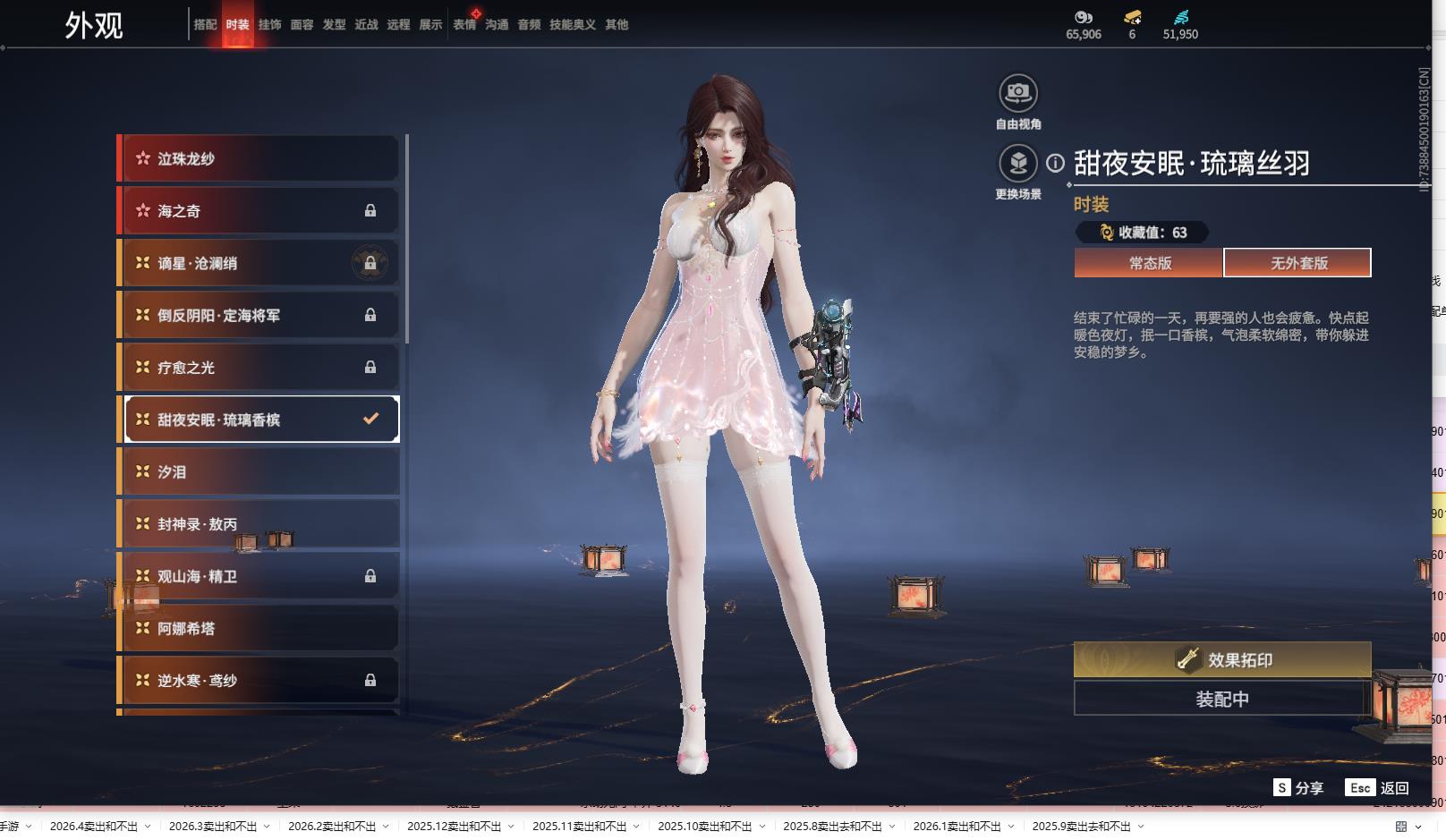Image resolution: width=1446 pixels, height=840 pixels.
Task: Switch to the 发型 hairstyle tab
Action: (x=334, y=25)
